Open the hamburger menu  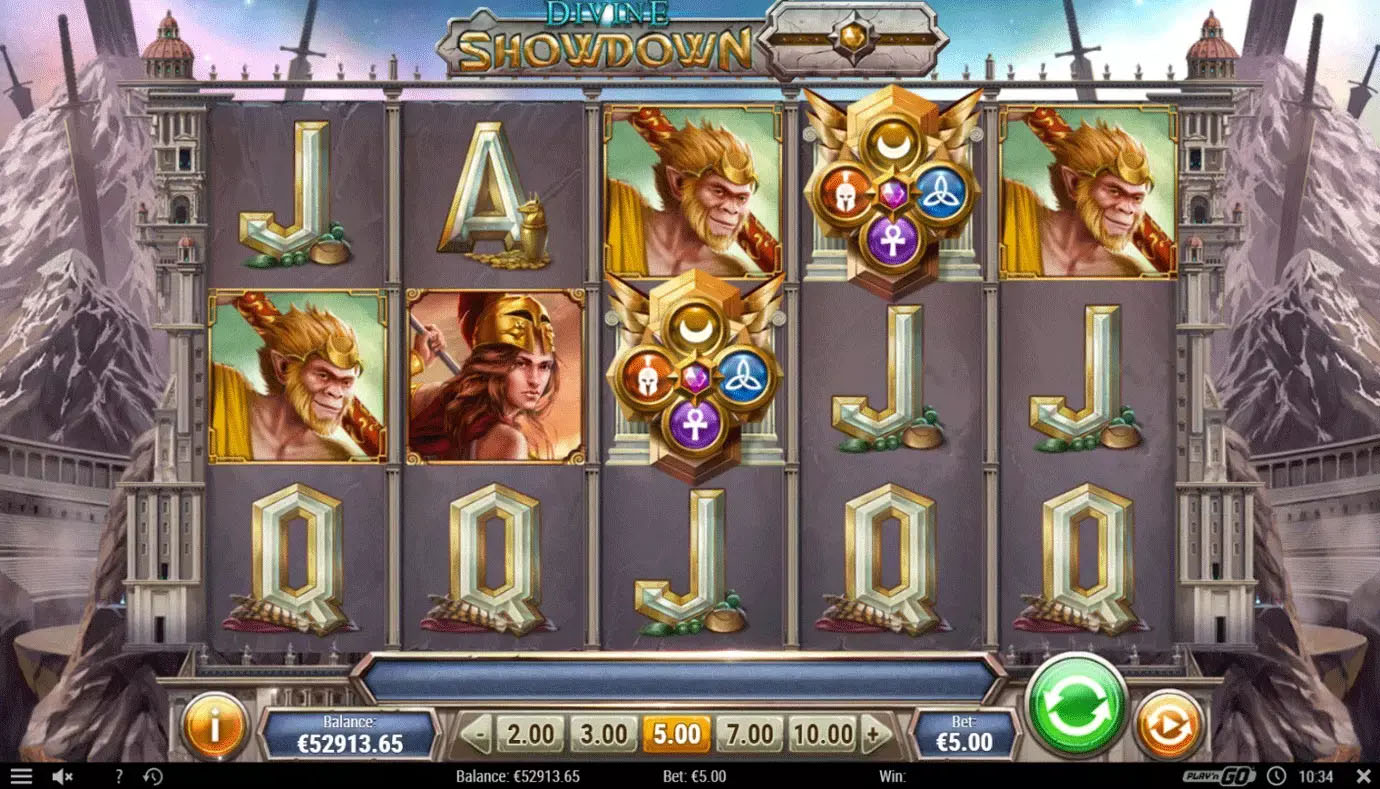[x=21, y=776]
